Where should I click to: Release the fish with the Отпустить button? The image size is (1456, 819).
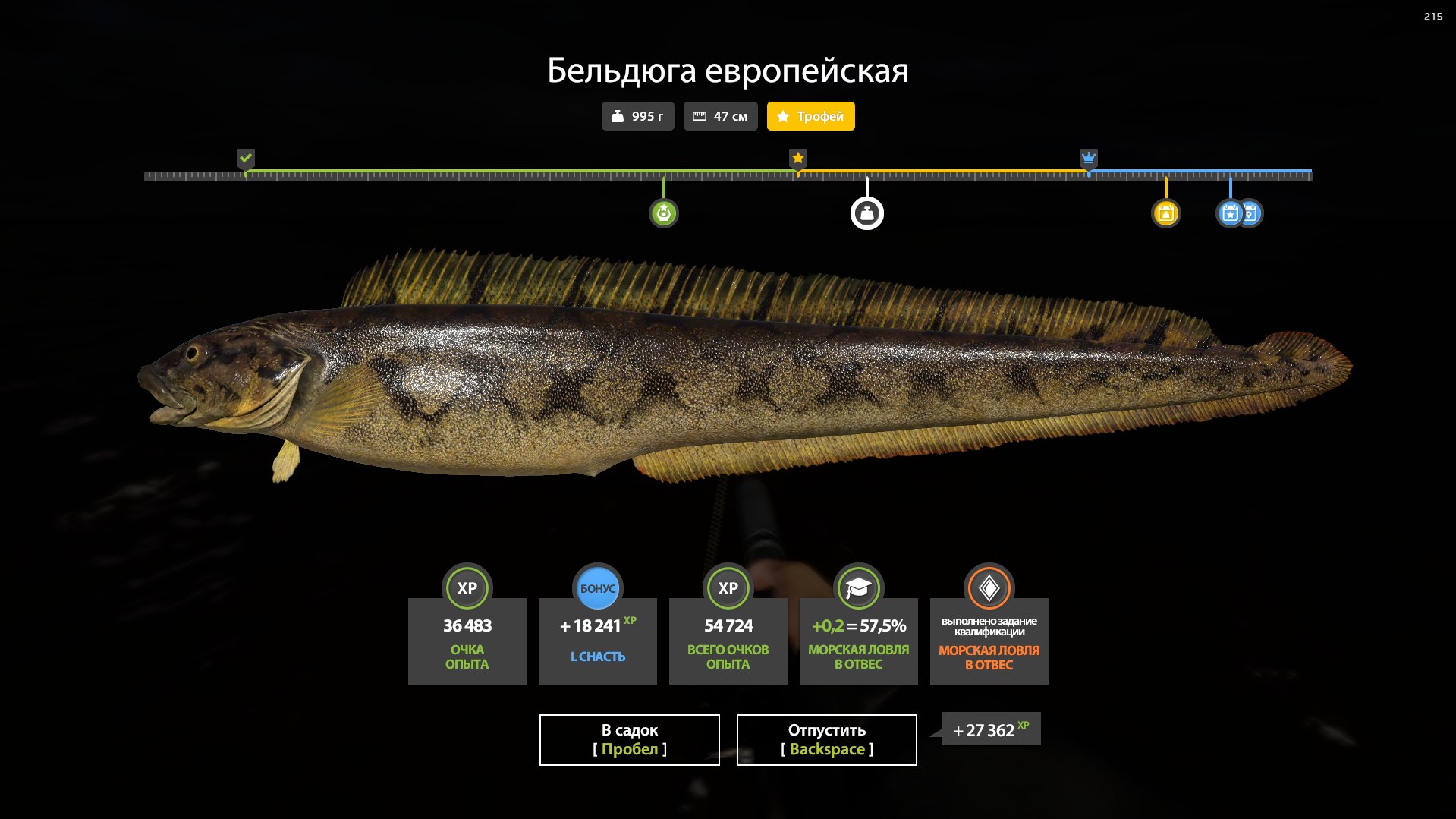point(826,739)
